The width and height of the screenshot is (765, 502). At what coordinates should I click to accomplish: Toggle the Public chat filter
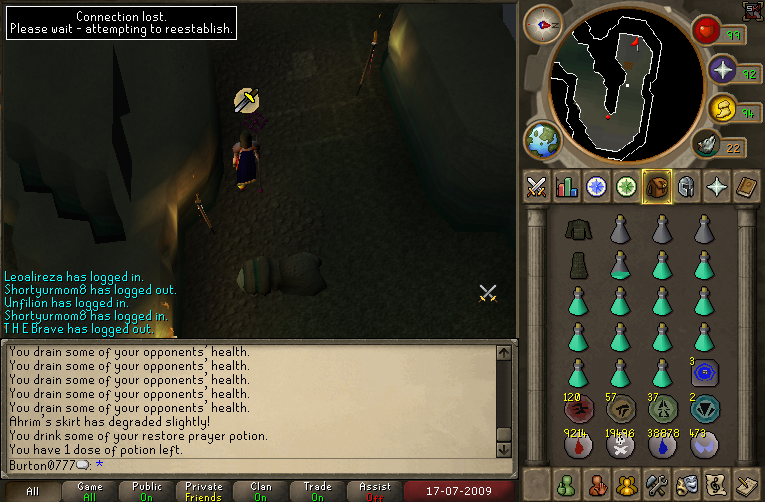[x=146, y=491]
